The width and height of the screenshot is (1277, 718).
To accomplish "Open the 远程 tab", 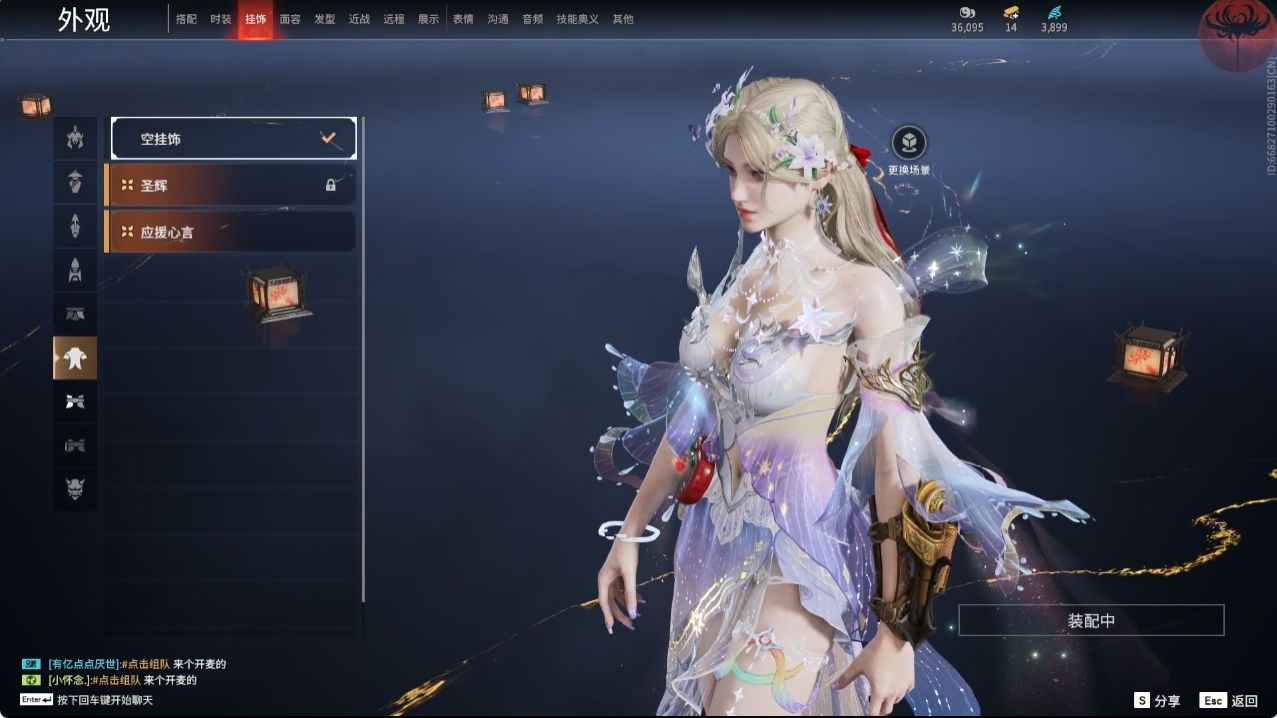I will tap(394, 19).
